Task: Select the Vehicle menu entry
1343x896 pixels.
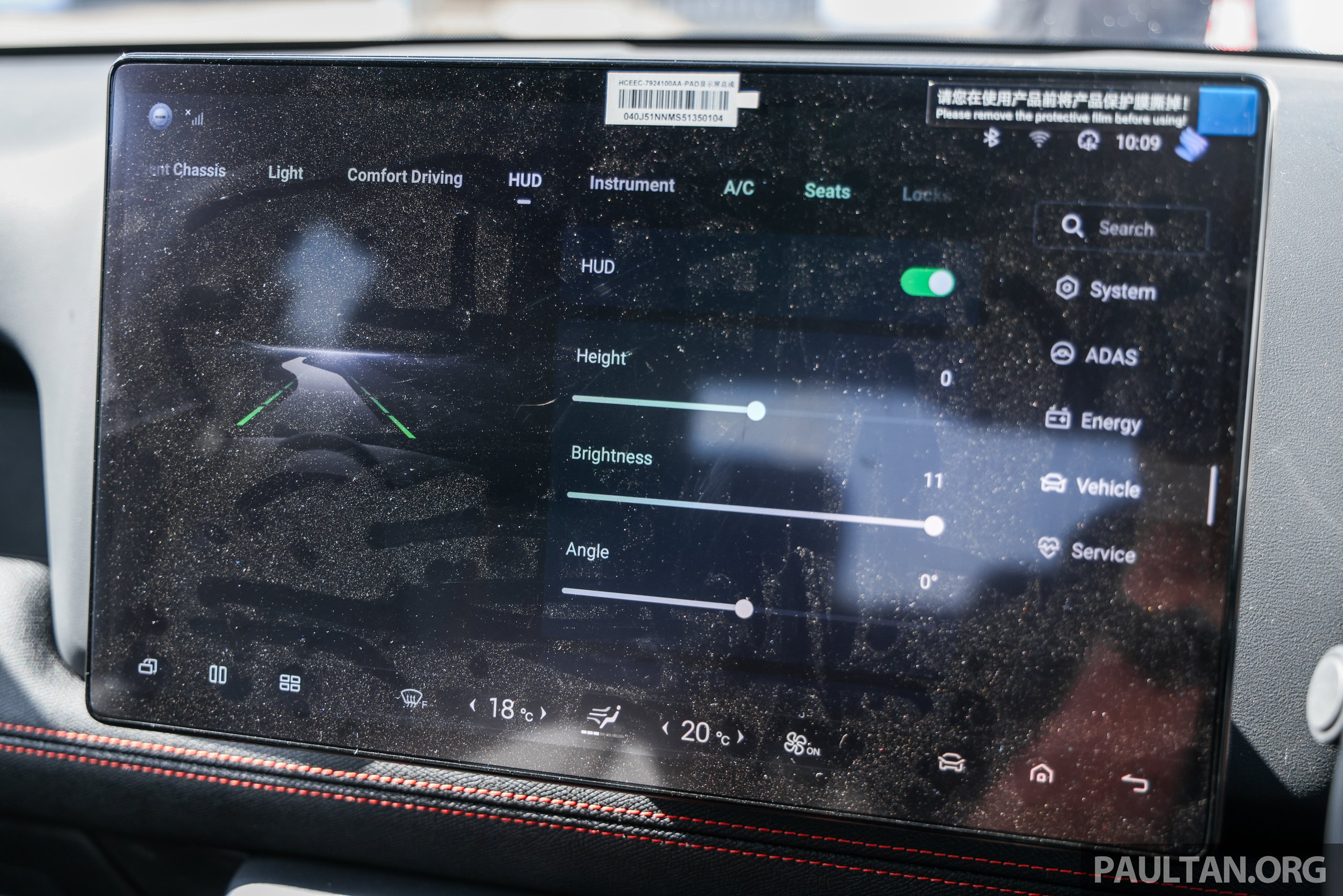Action: [x=1091, y=487]
